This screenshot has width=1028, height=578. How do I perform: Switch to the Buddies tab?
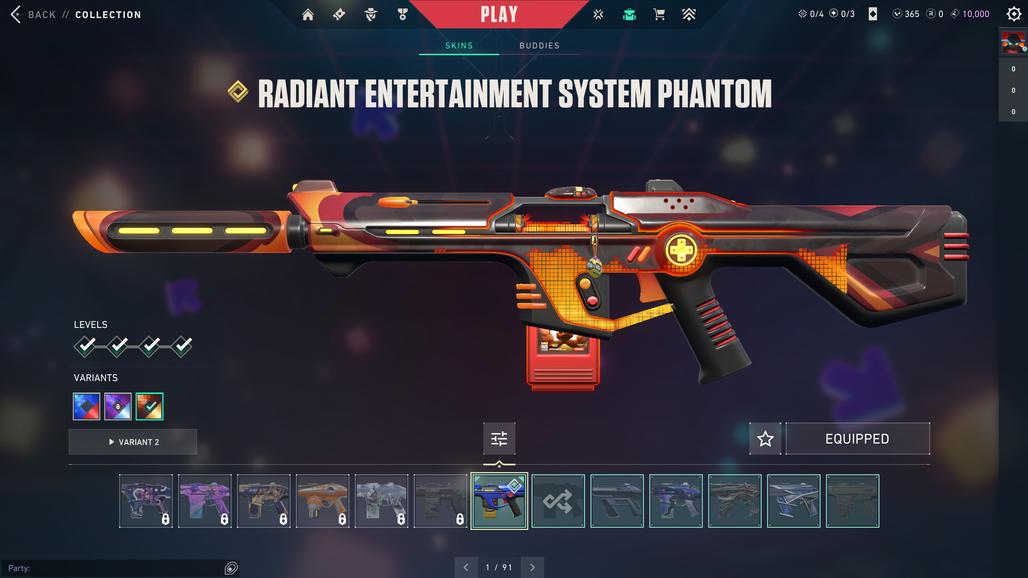pyautogui.click(x=539, y=46)
